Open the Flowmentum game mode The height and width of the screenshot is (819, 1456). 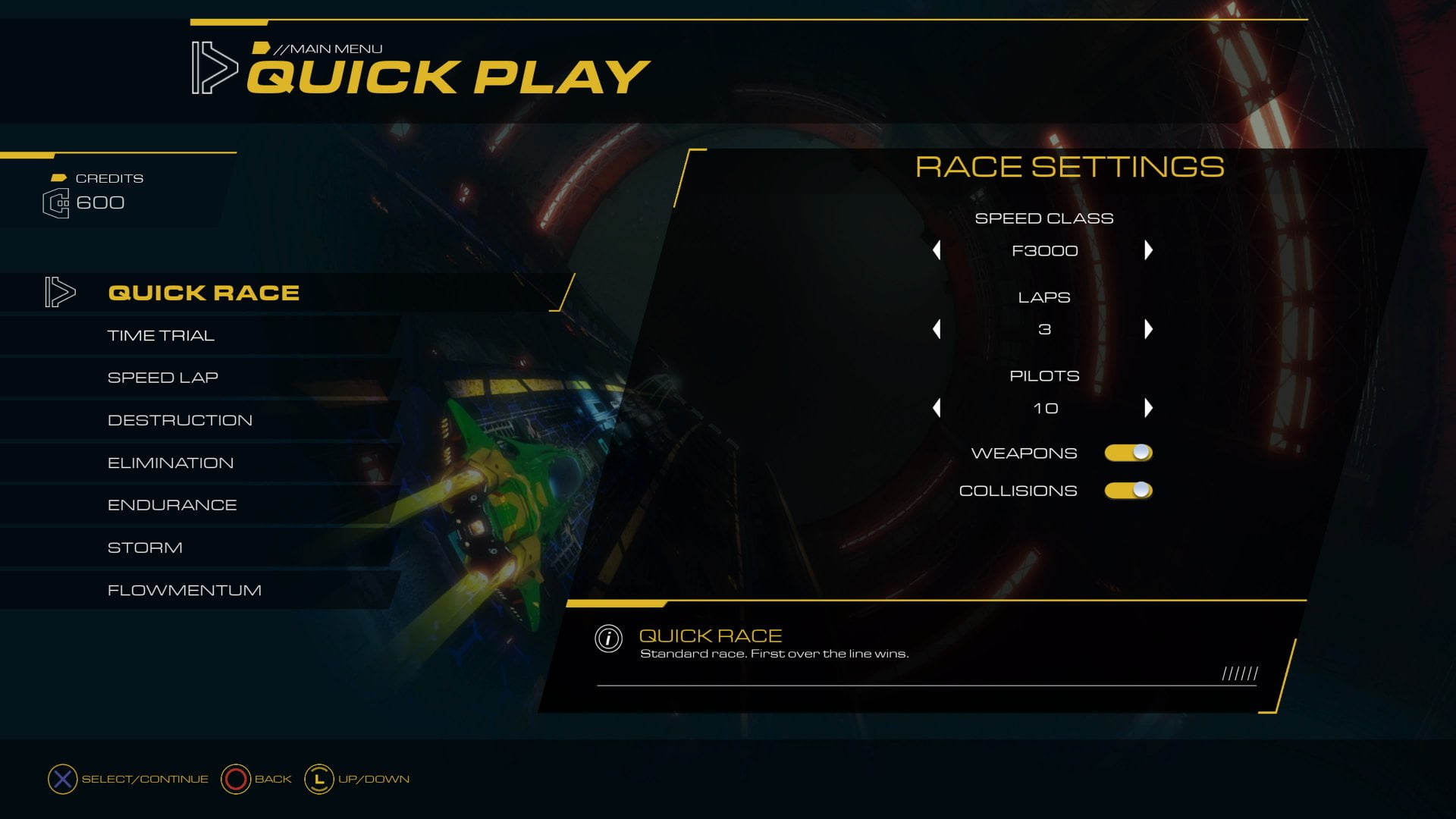point(184,589)
